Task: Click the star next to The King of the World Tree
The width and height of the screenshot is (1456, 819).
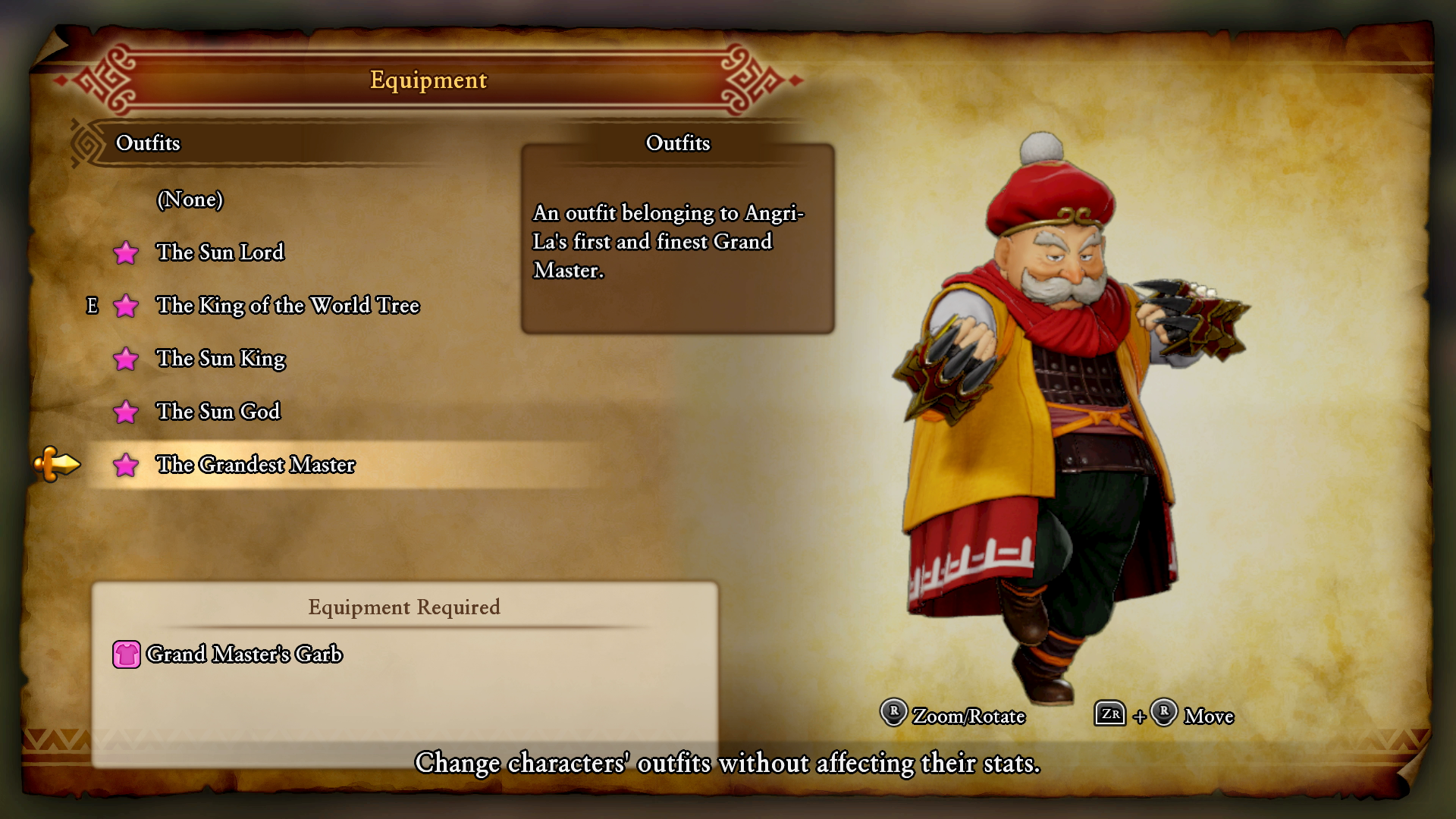Action: (x=127, y=306)
